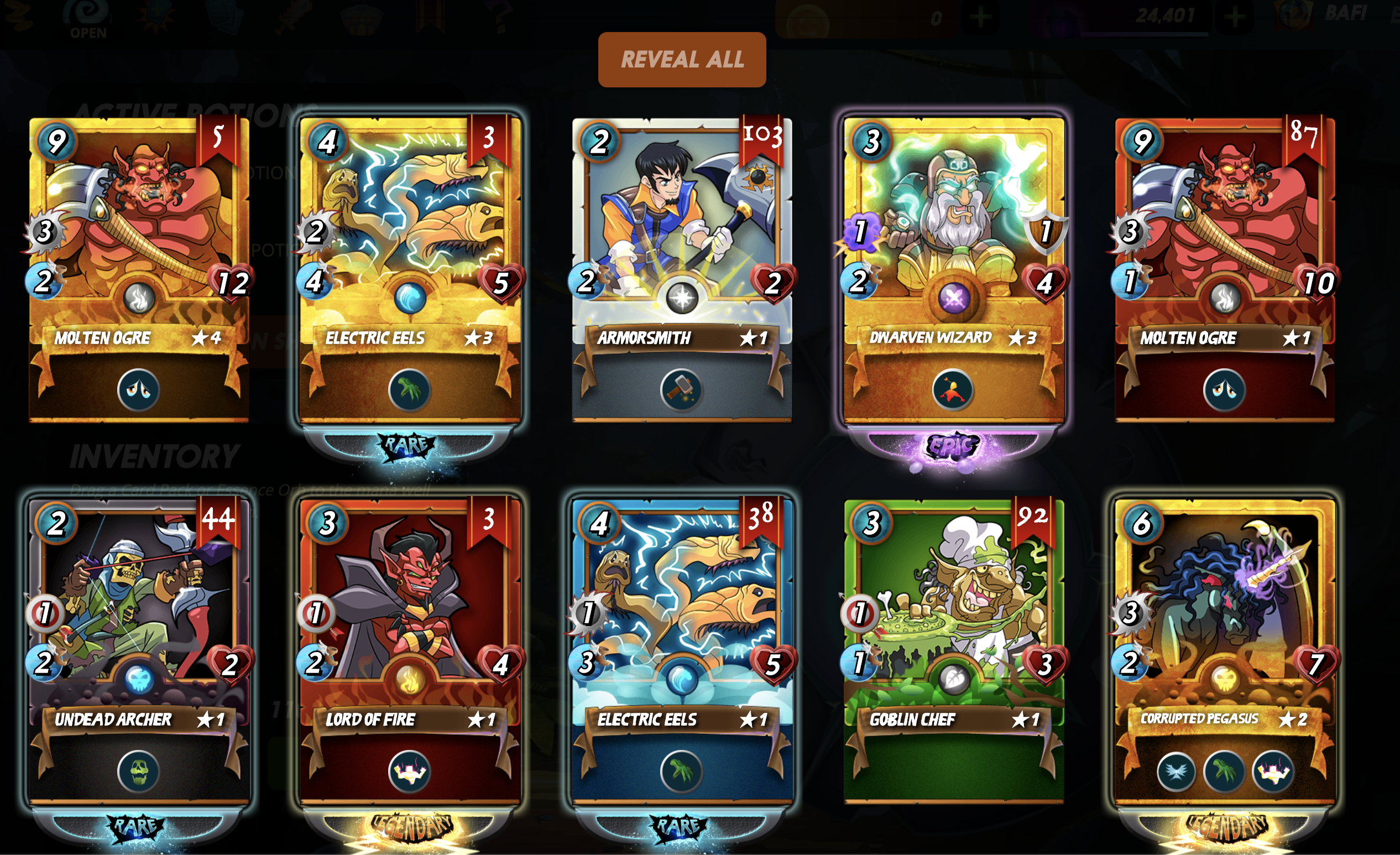Inspect the Undead Archer's green skull ability icon
Image resolution: width=1400 pixels, height=855 pixels.
pos(138,771)
